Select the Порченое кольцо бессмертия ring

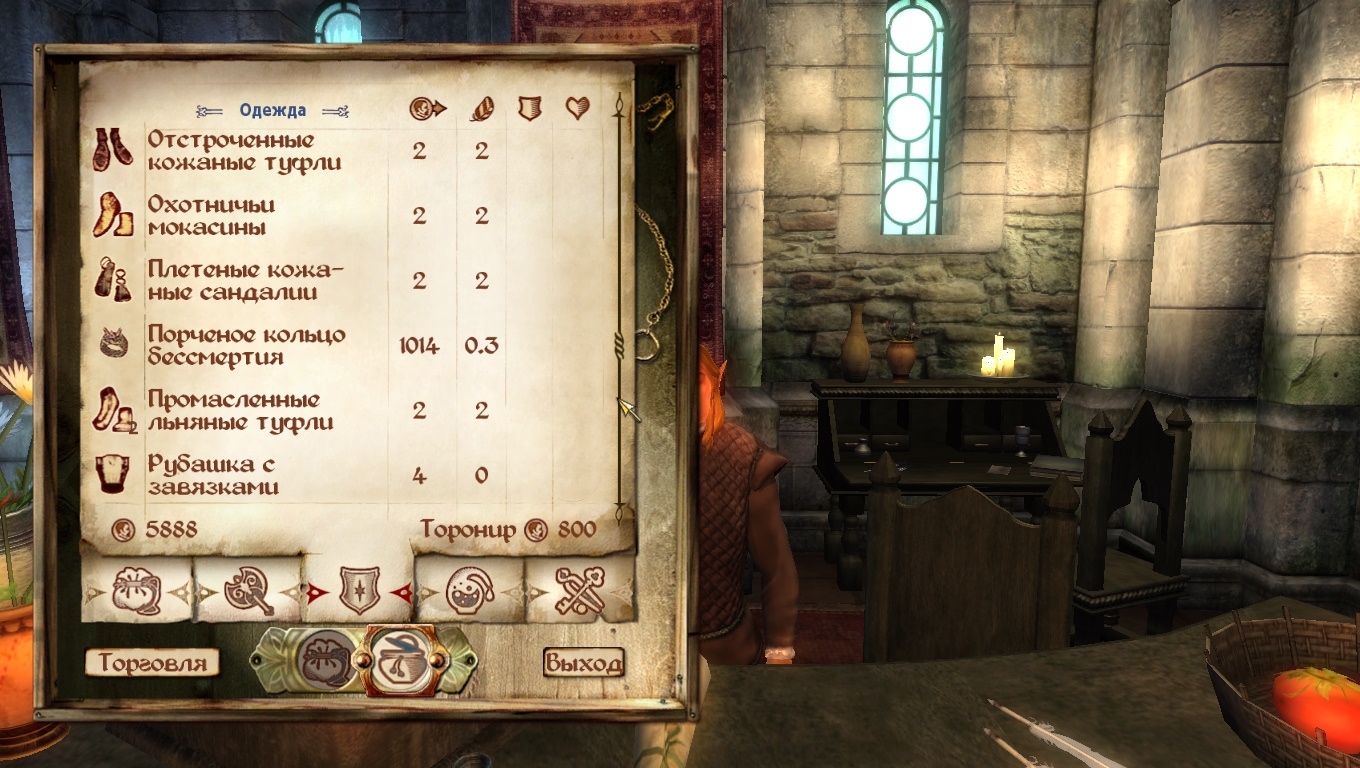pos(246,345)
